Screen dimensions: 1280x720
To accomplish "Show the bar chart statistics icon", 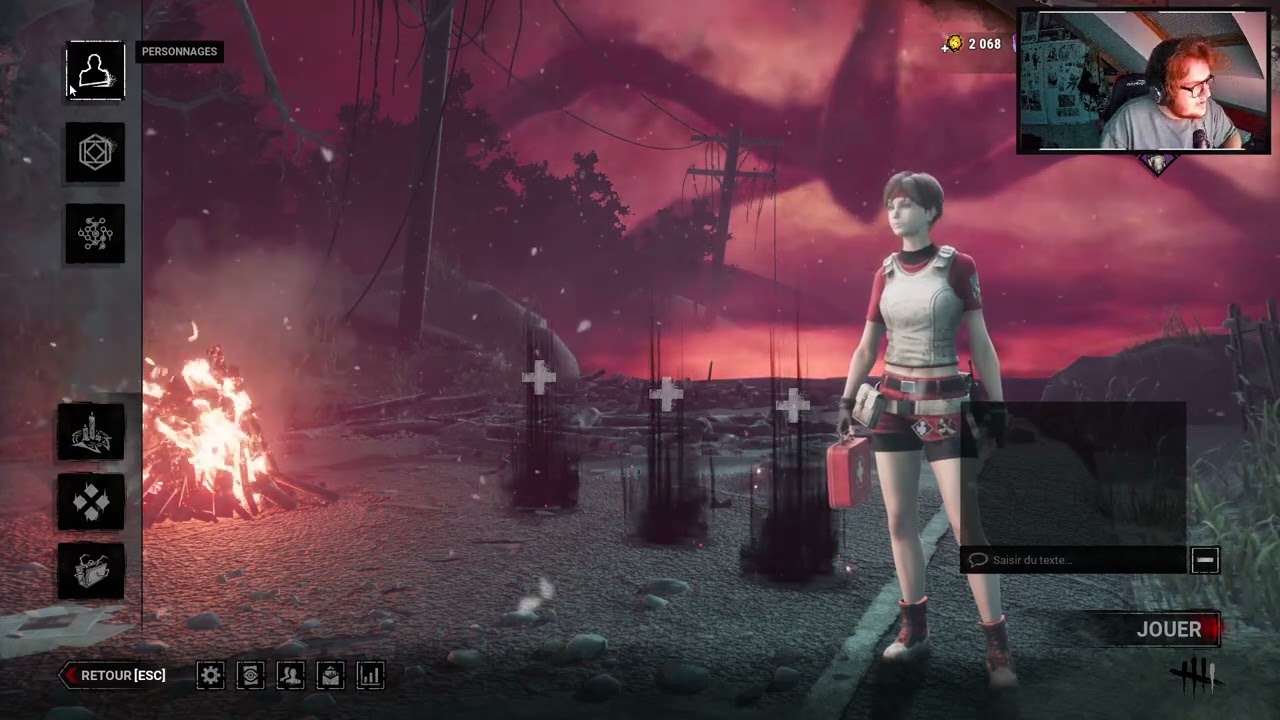I will tap(370, 675).
